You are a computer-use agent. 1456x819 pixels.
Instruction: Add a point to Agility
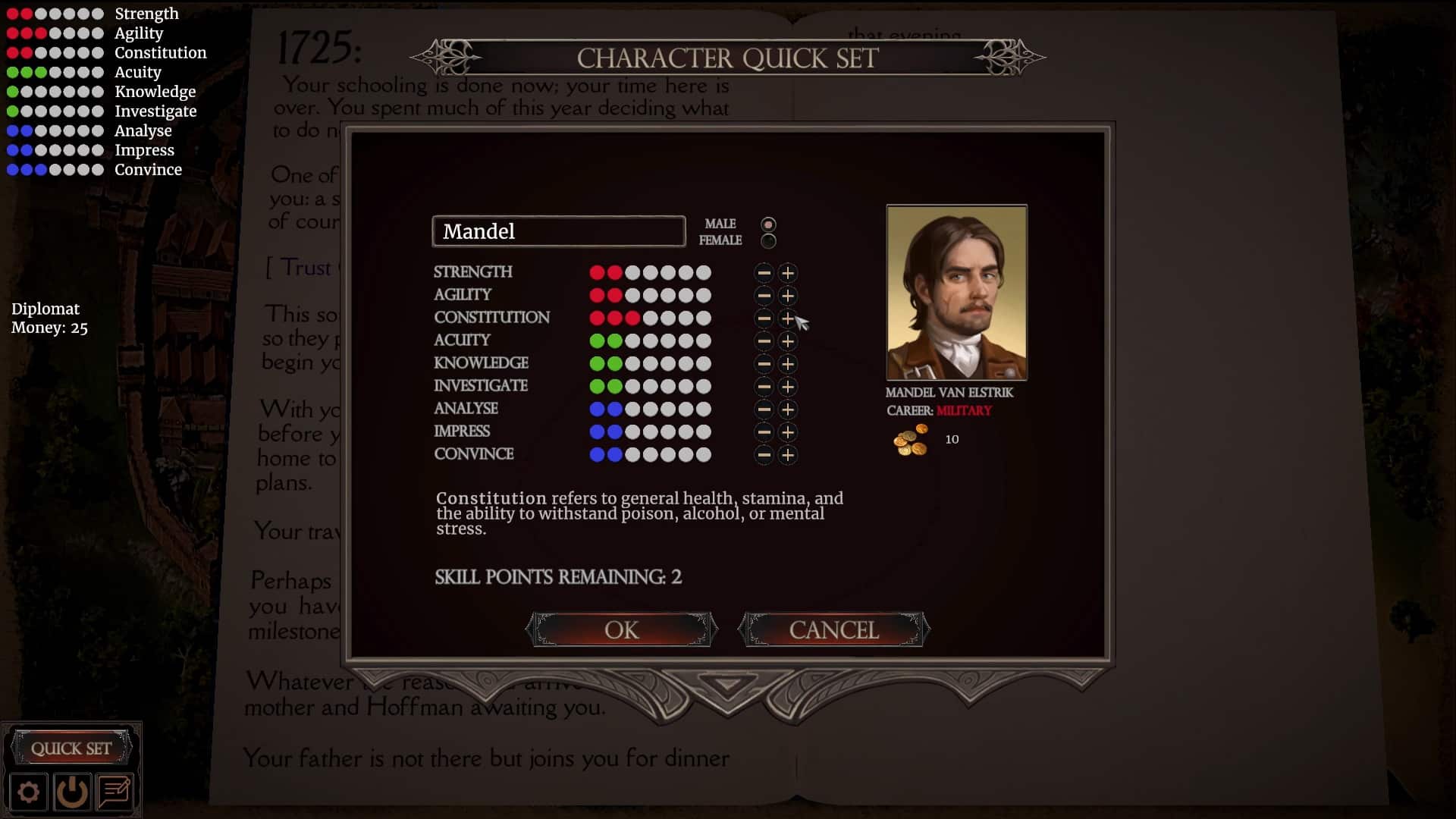tap(788, 296)
